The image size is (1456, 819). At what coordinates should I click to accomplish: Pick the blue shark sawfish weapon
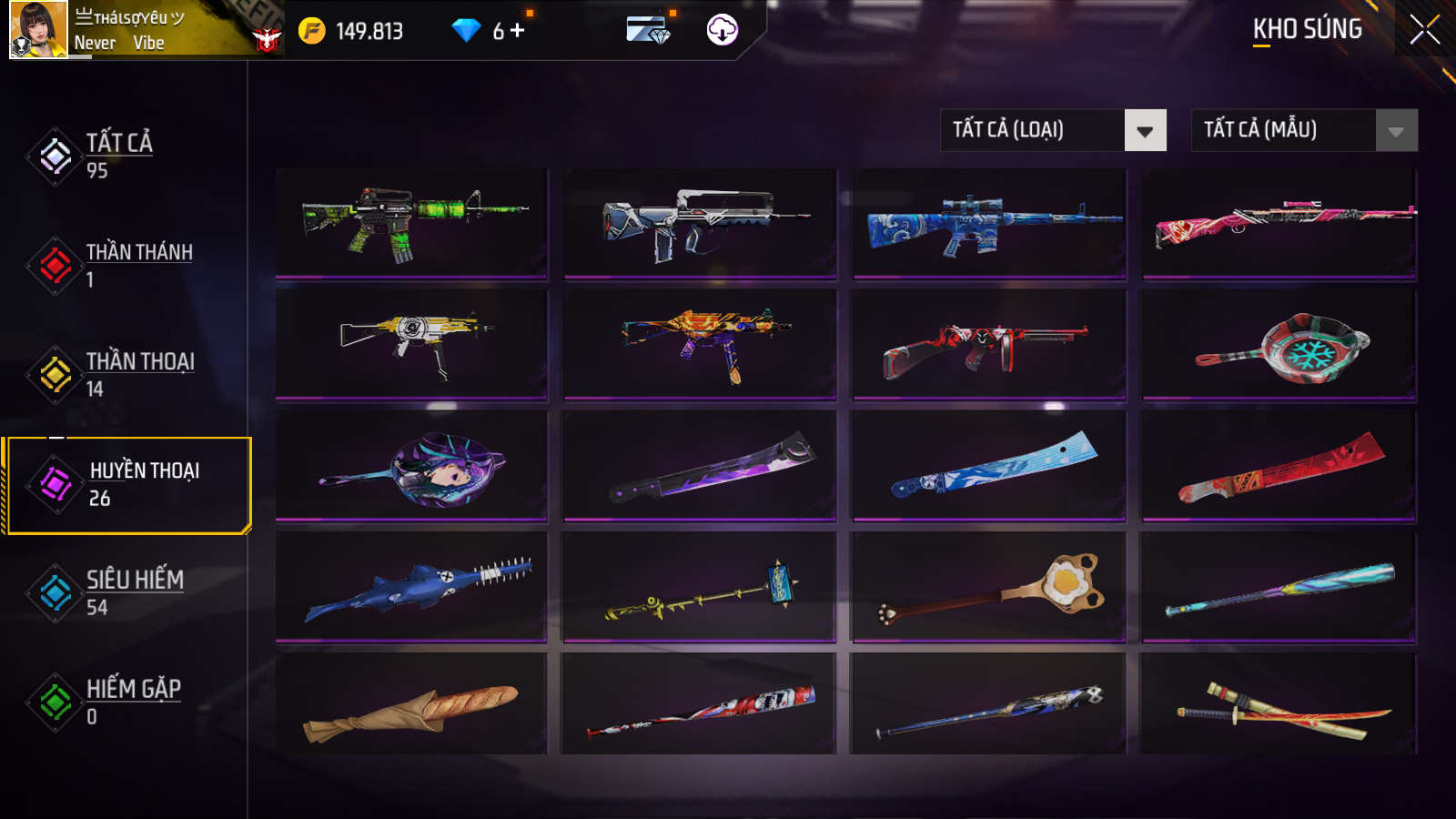coord(411,587)
